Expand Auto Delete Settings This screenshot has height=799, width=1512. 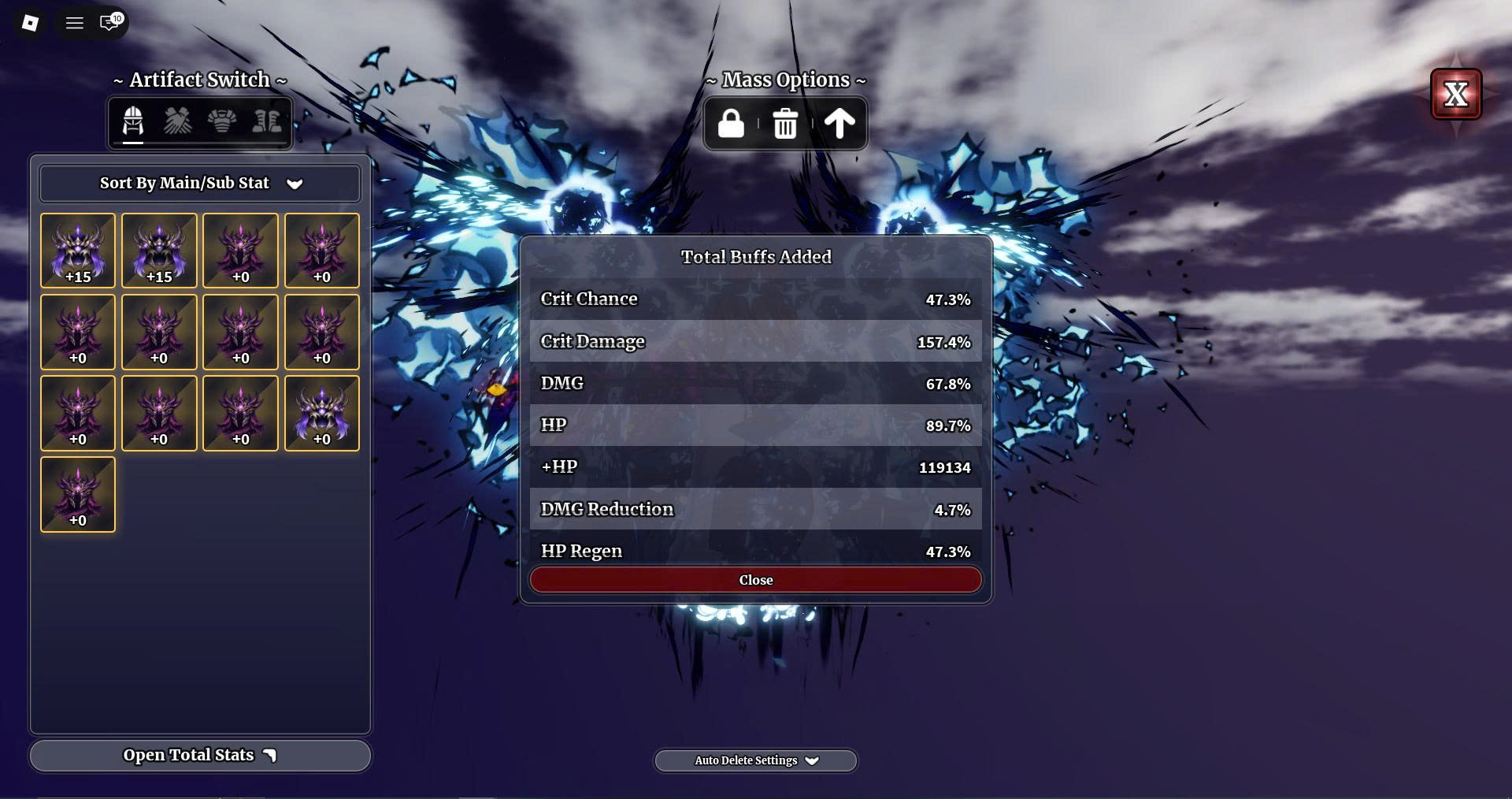pos(755,760)
